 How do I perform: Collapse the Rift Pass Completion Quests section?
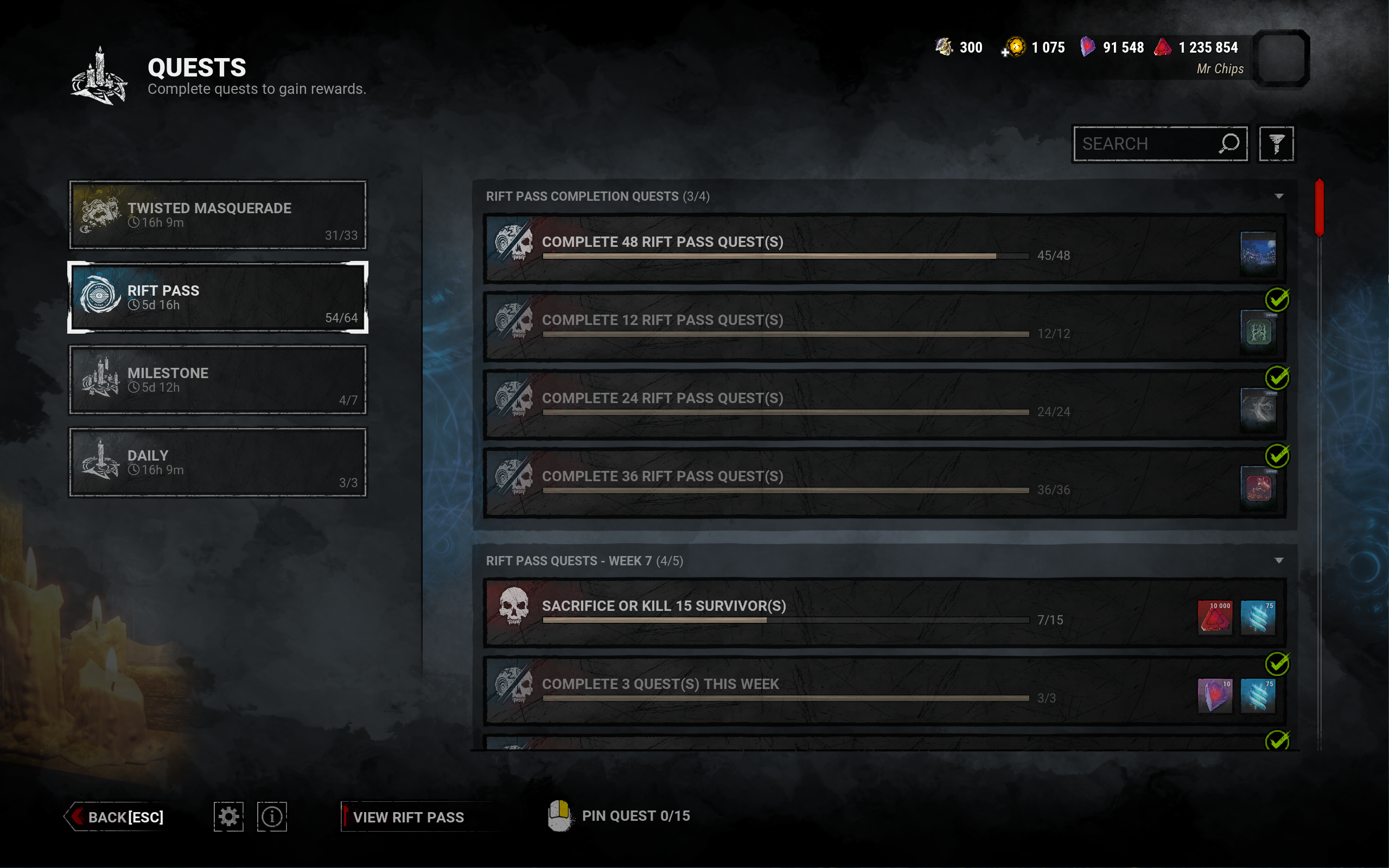tap(1279, 196)
